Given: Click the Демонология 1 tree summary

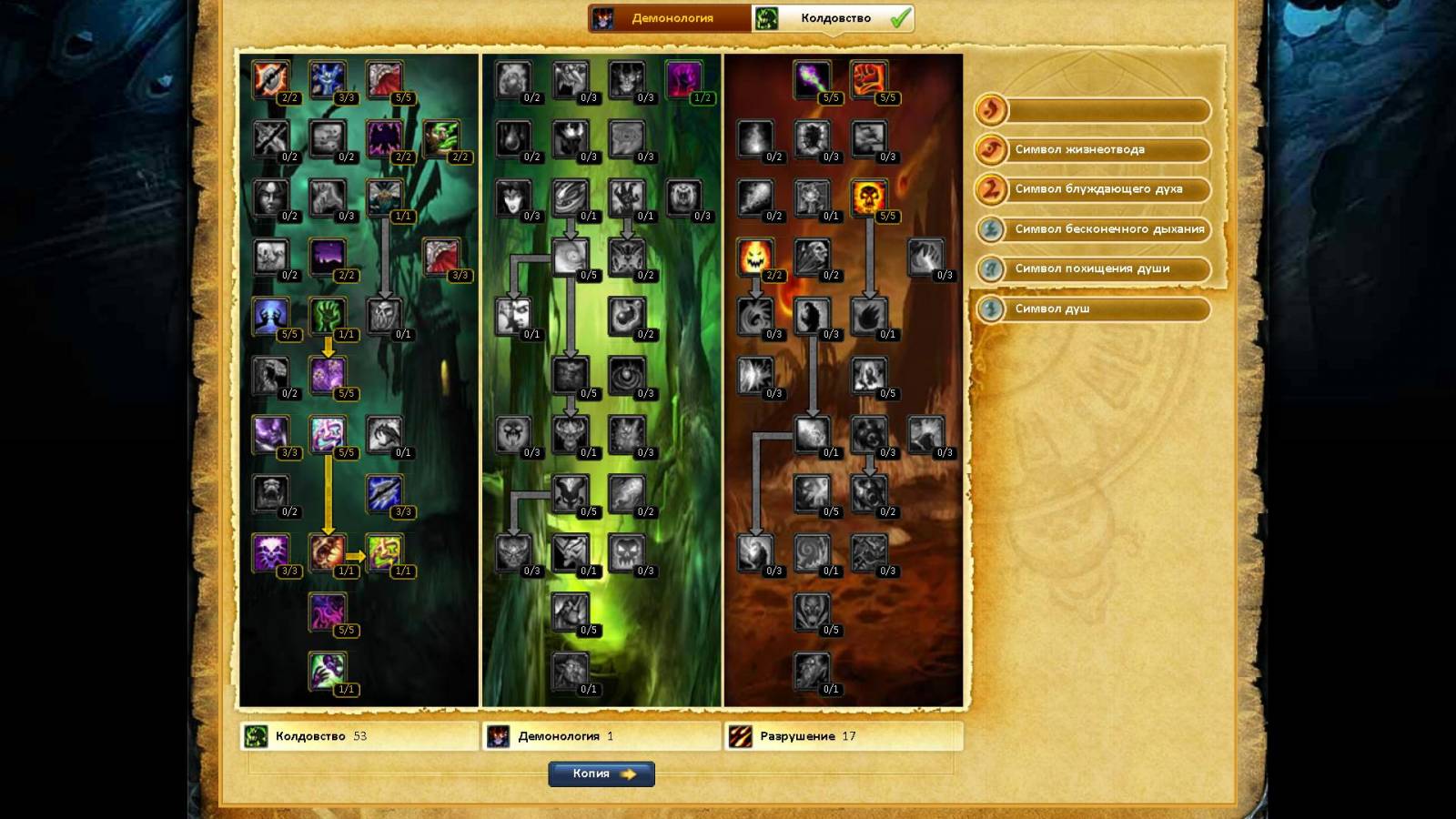Looking at the screenshot, I should tap(601, 736).
